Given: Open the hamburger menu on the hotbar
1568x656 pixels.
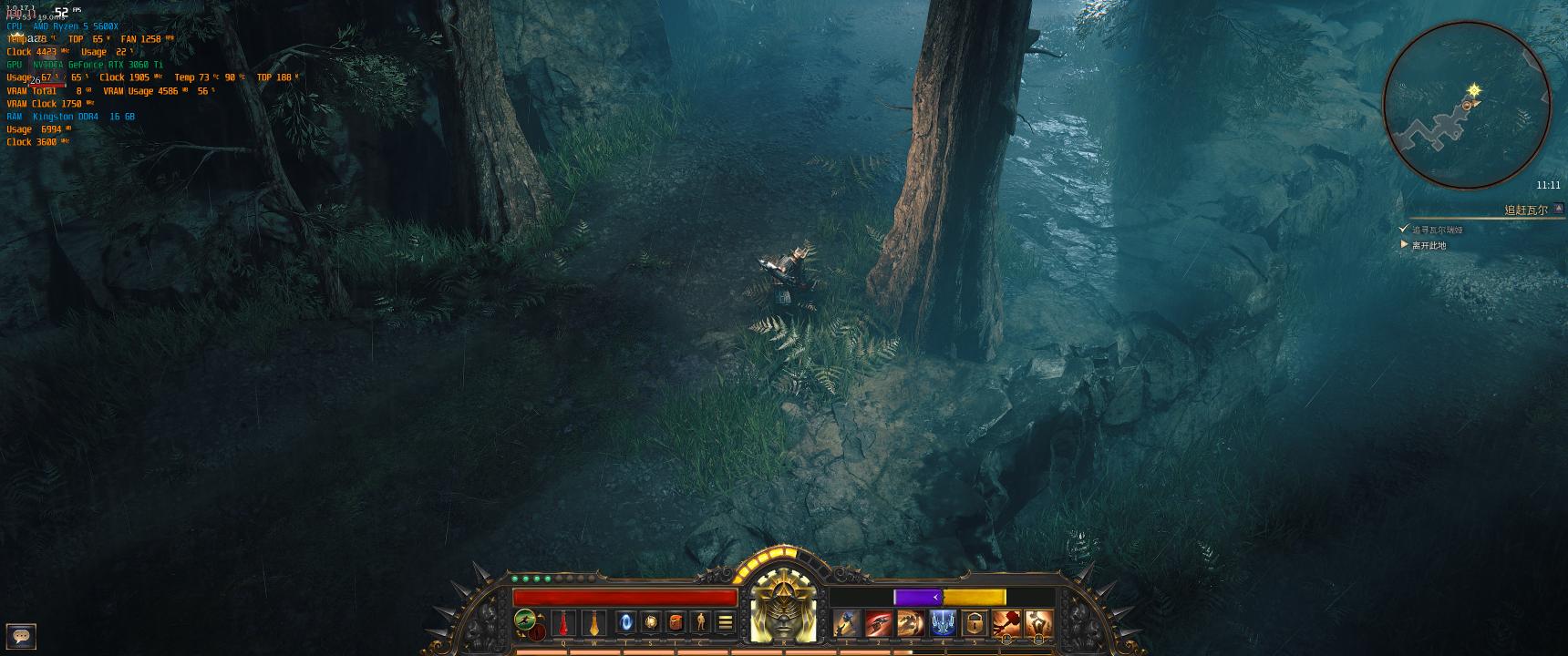Looking at the screenshot, I should click(726, 622).
